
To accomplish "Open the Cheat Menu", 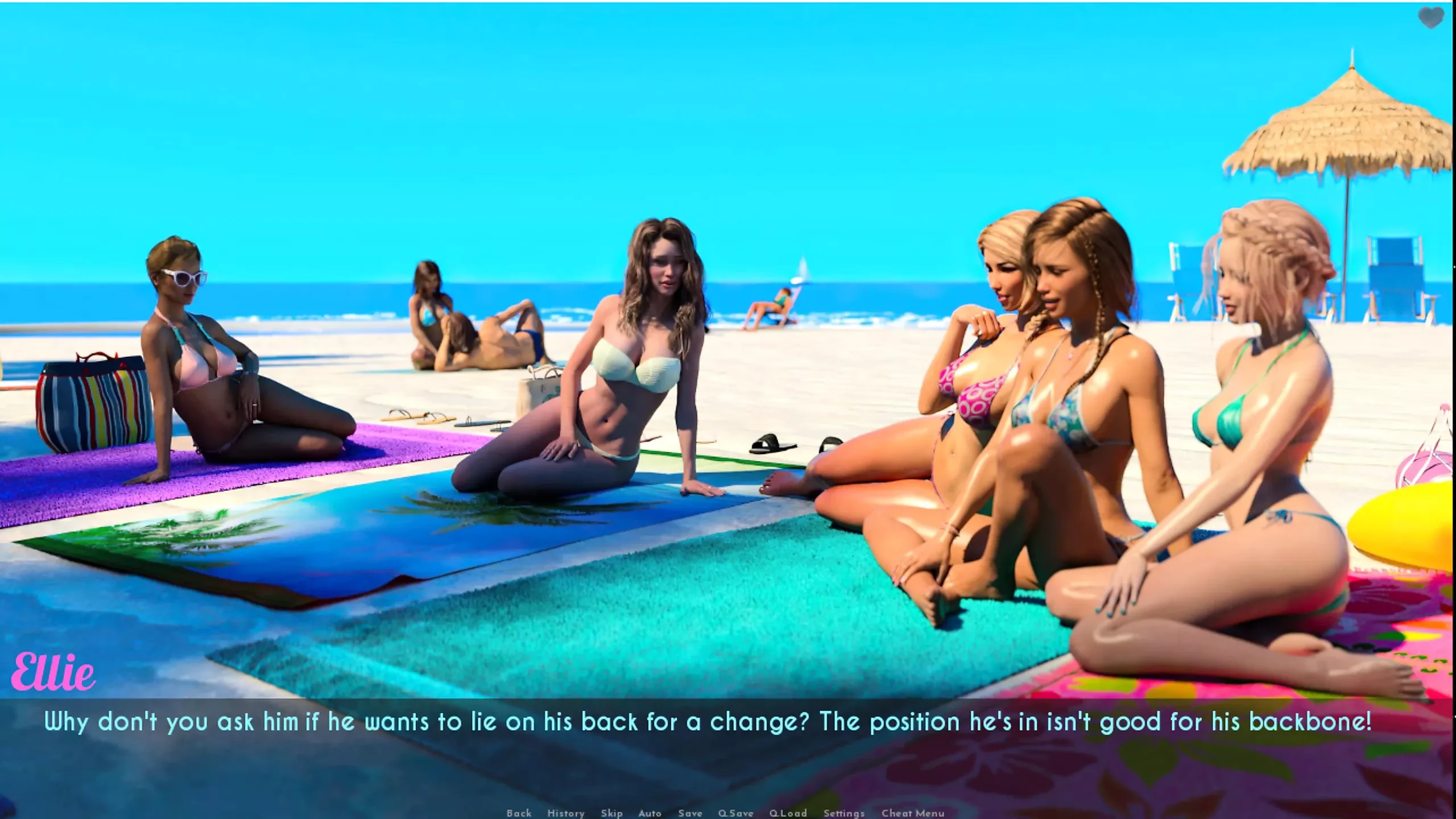I will (913, 813).
